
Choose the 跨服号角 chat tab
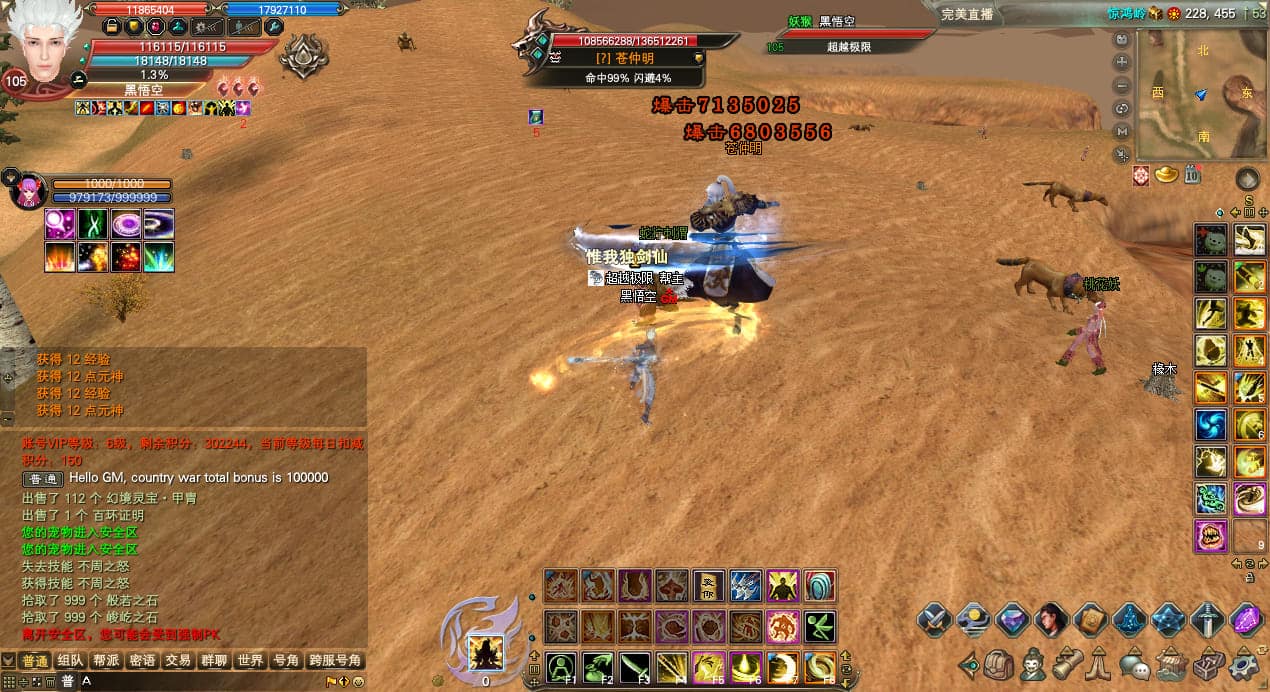335,661
